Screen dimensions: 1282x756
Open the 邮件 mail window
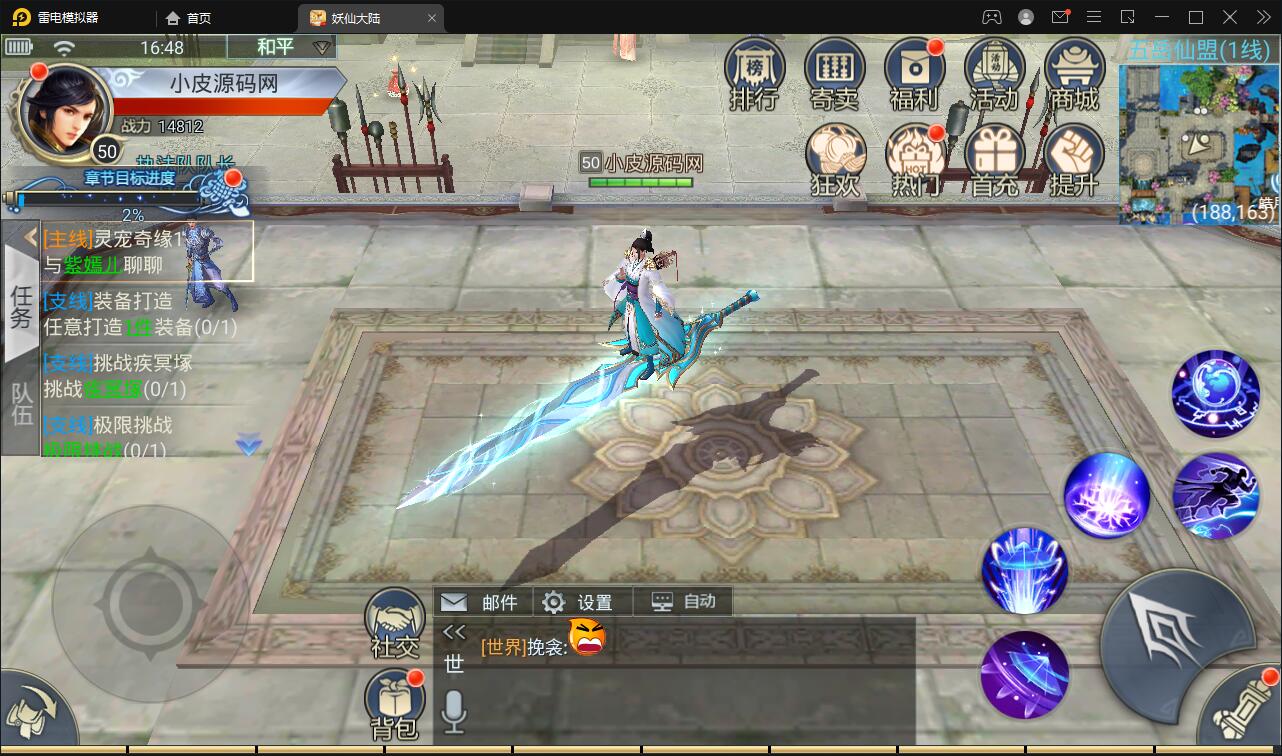tap(482, 602)
